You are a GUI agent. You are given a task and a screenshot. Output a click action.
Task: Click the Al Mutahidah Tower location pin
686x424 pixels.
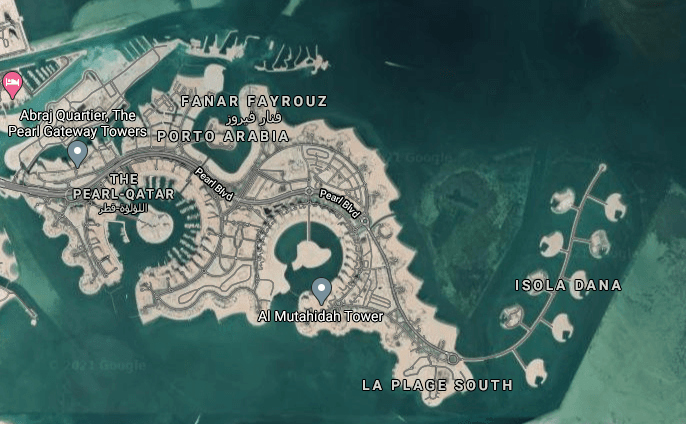tap(321, 290)
